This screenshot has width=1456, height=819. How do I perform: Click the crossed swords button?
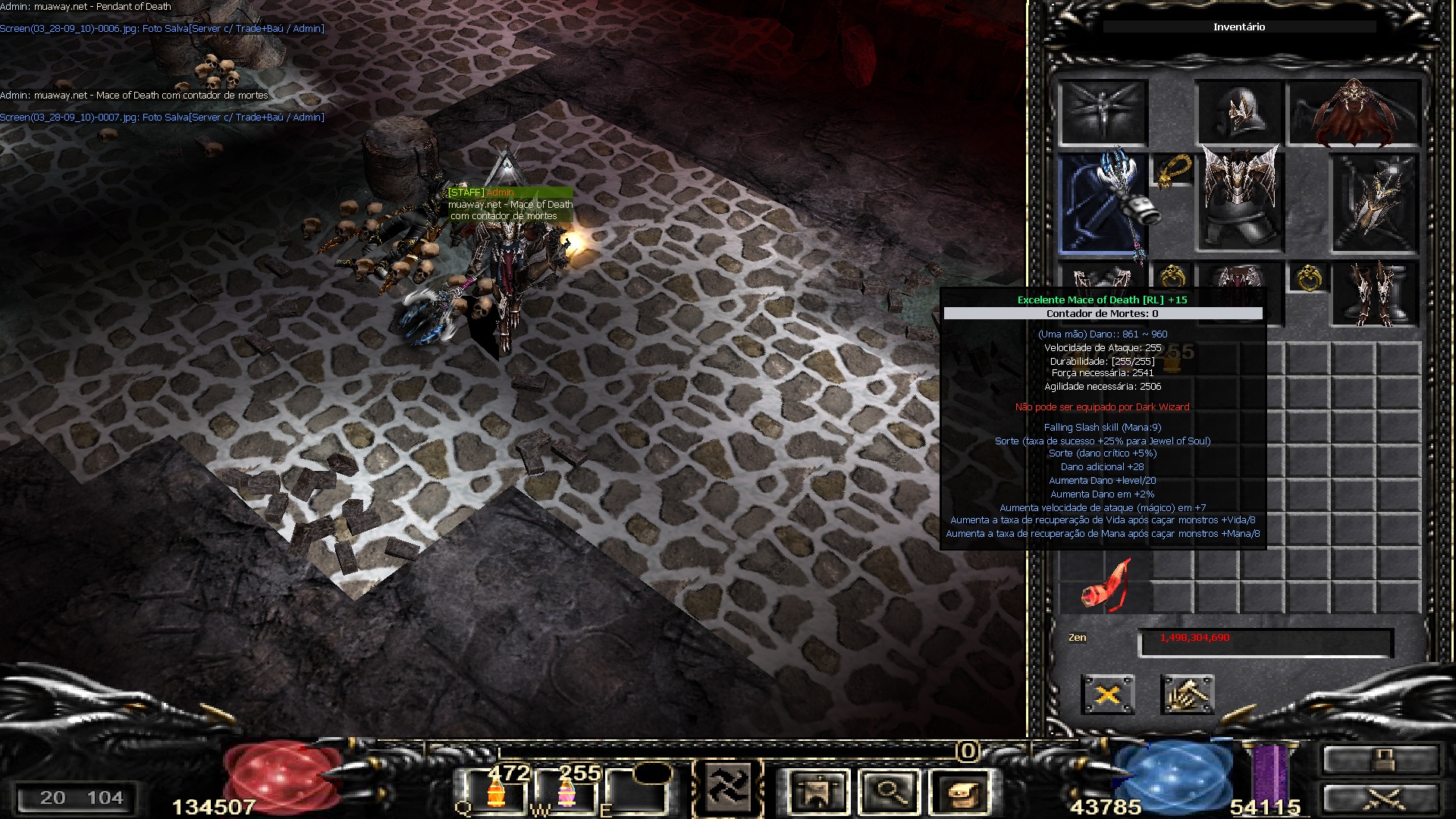1380,799
